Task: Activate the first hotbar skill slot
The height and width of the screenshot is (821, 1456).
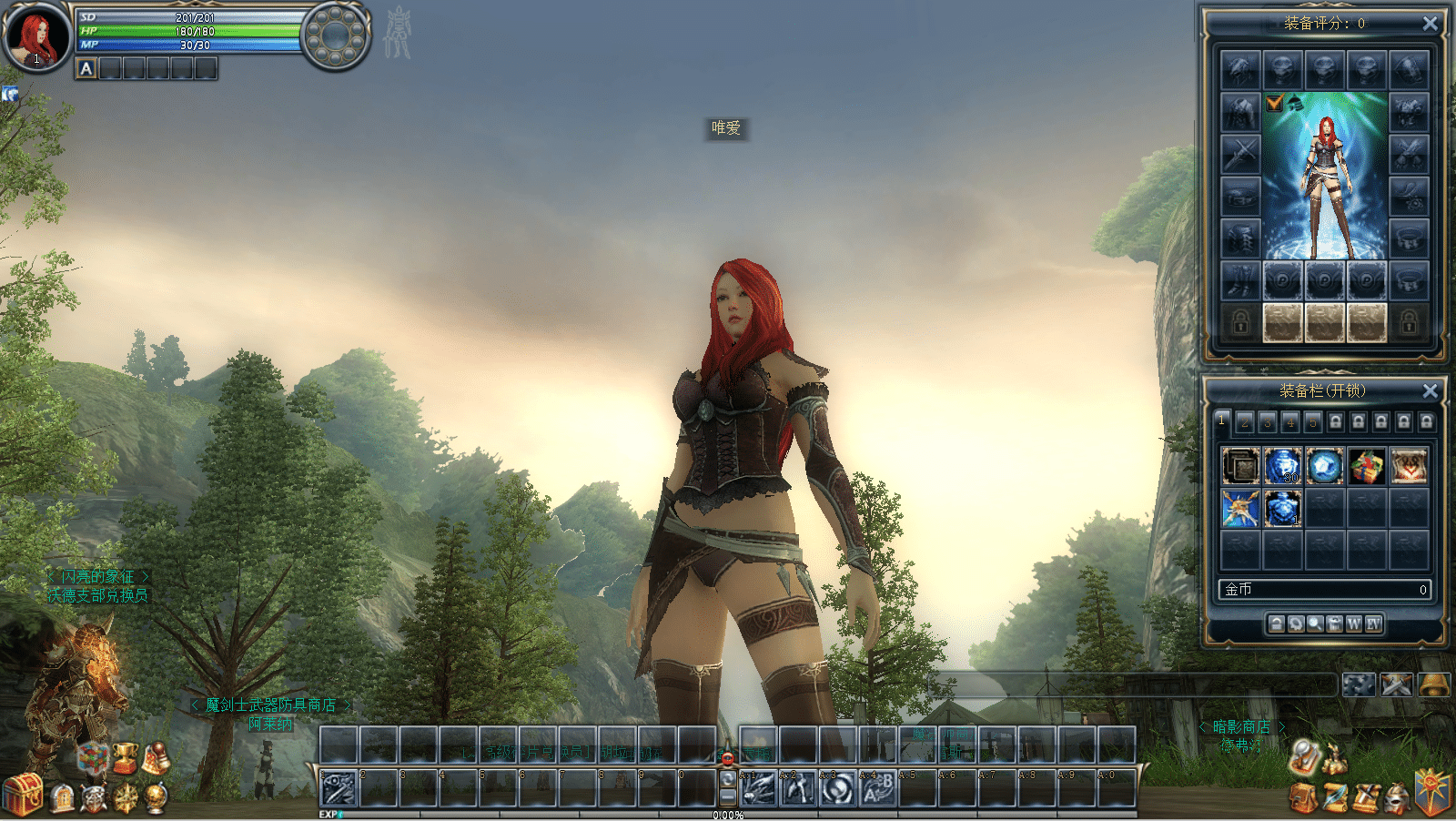Action: pyautogui.click(x=339, y=788)
